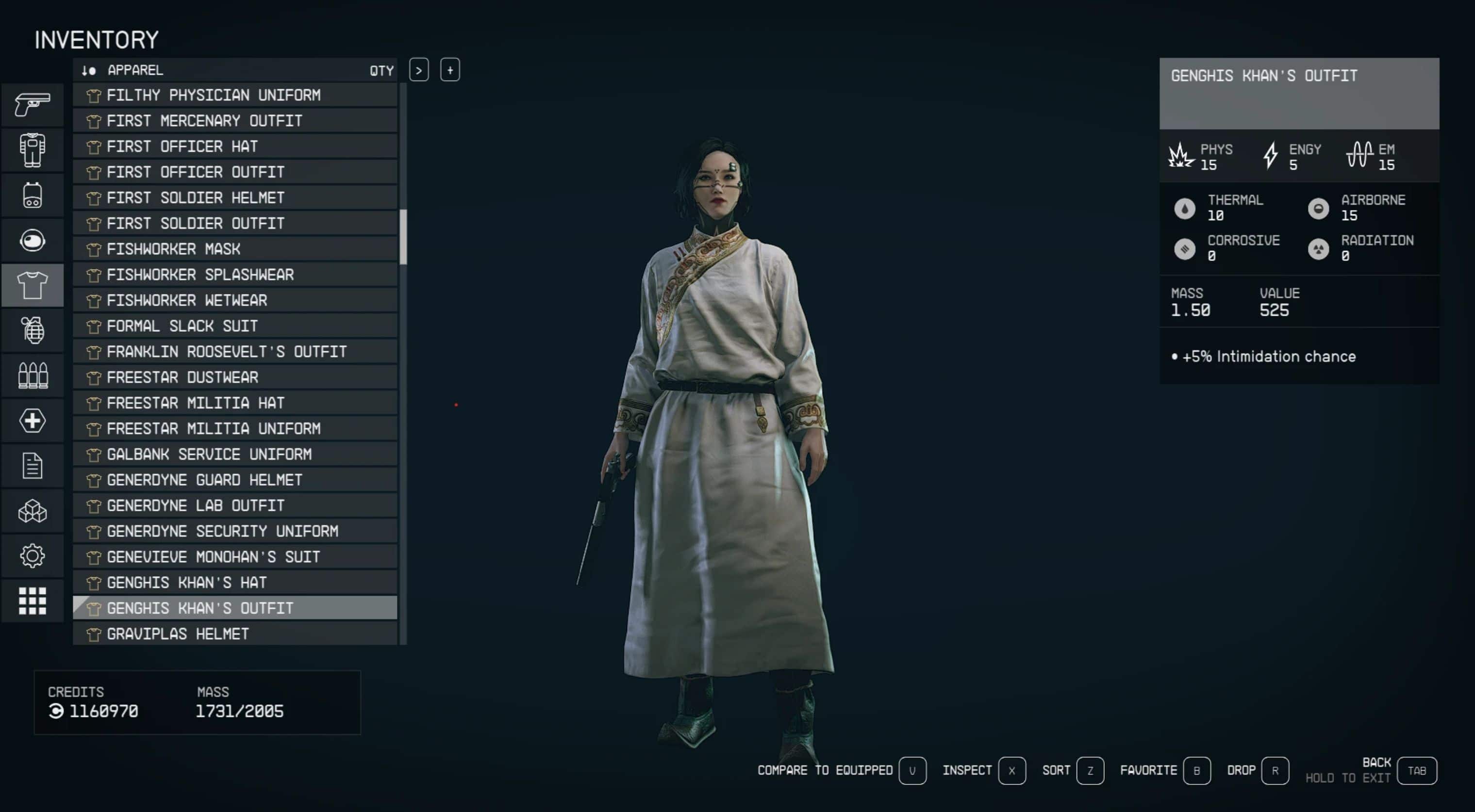Click the plus button beside QTY
This screenshot has width=1475, height=812.
point(450,70)
